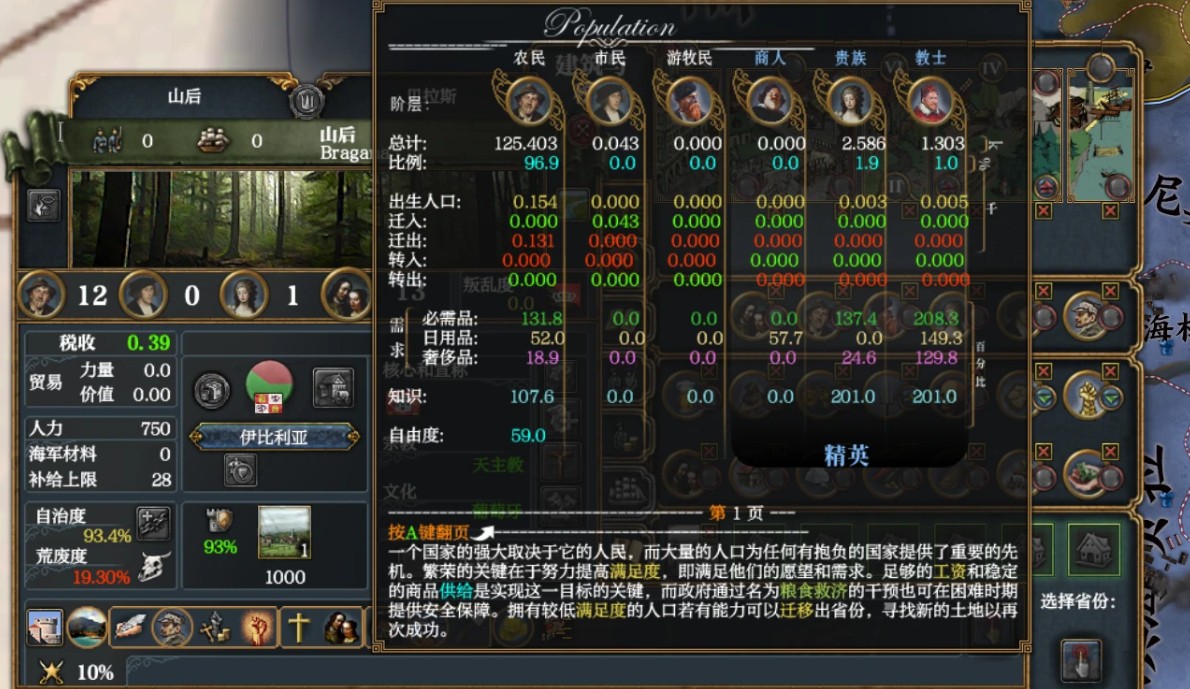Open the quill and hand icon tab
Viewport: 1190px width, 689px height.
(x=130, y=627)
